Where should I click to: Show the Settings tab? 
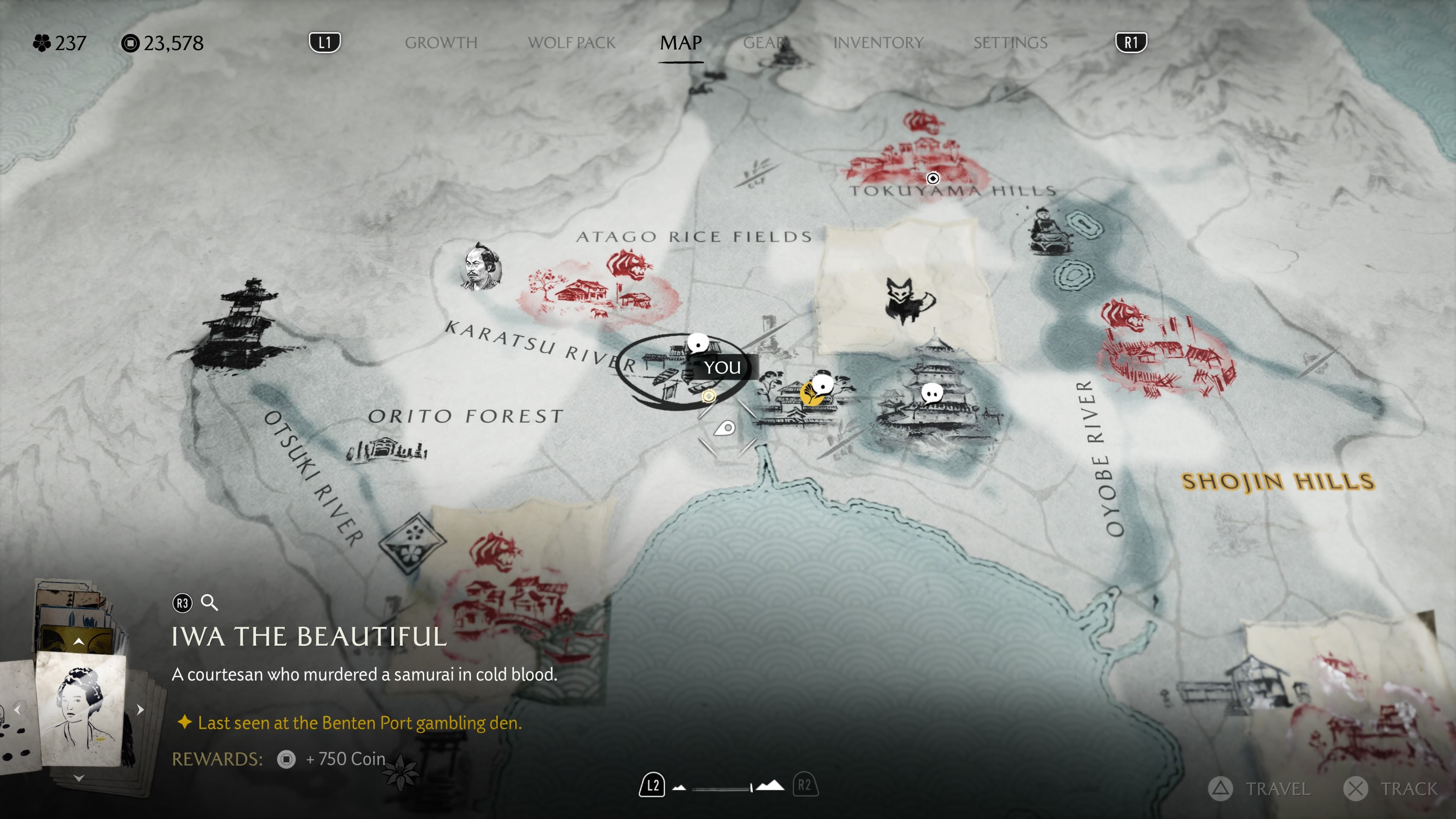coord(1010,43)
